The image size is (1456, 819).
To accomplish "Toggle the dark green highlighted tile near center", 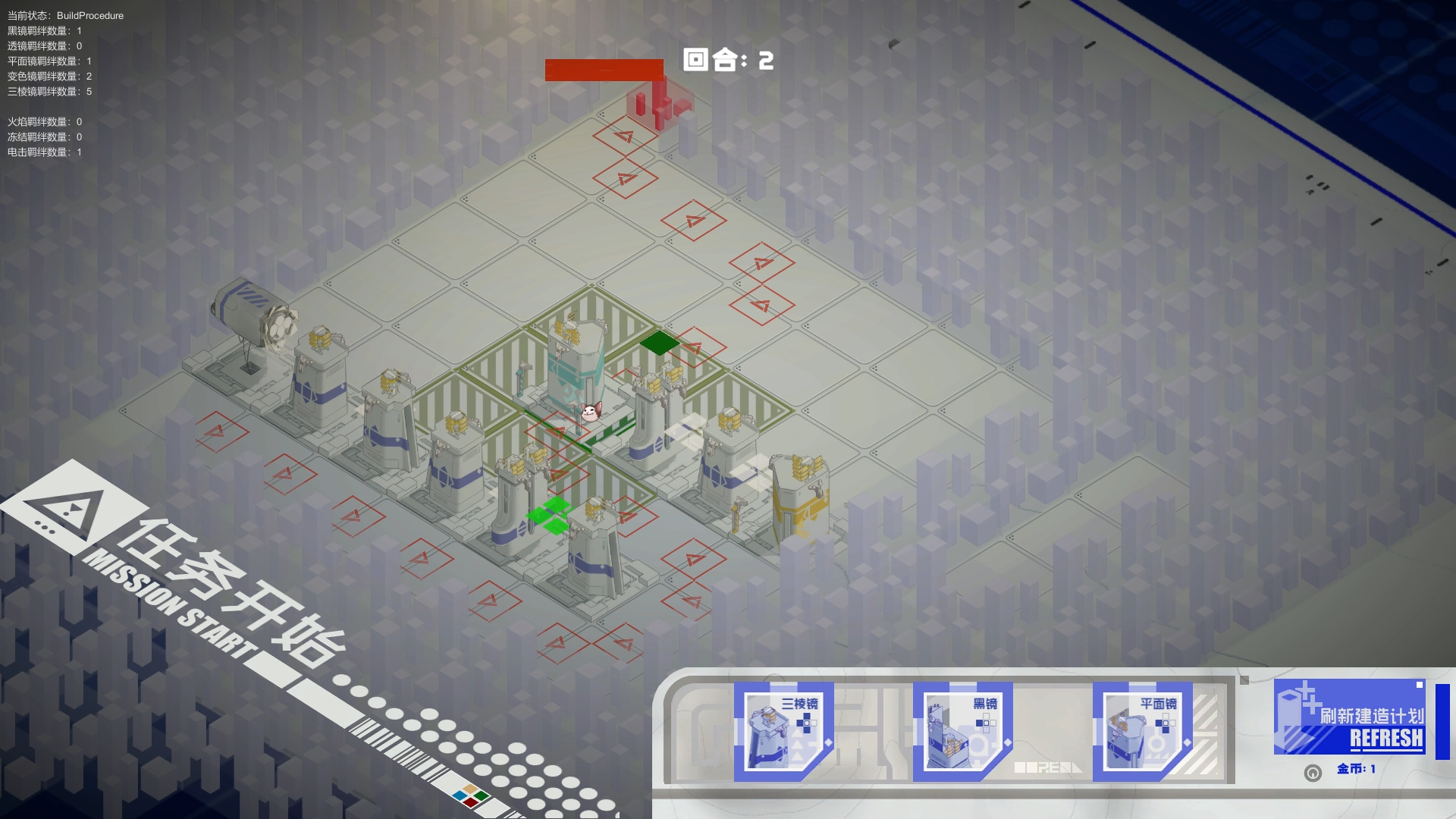I will [x=659, y=343].
